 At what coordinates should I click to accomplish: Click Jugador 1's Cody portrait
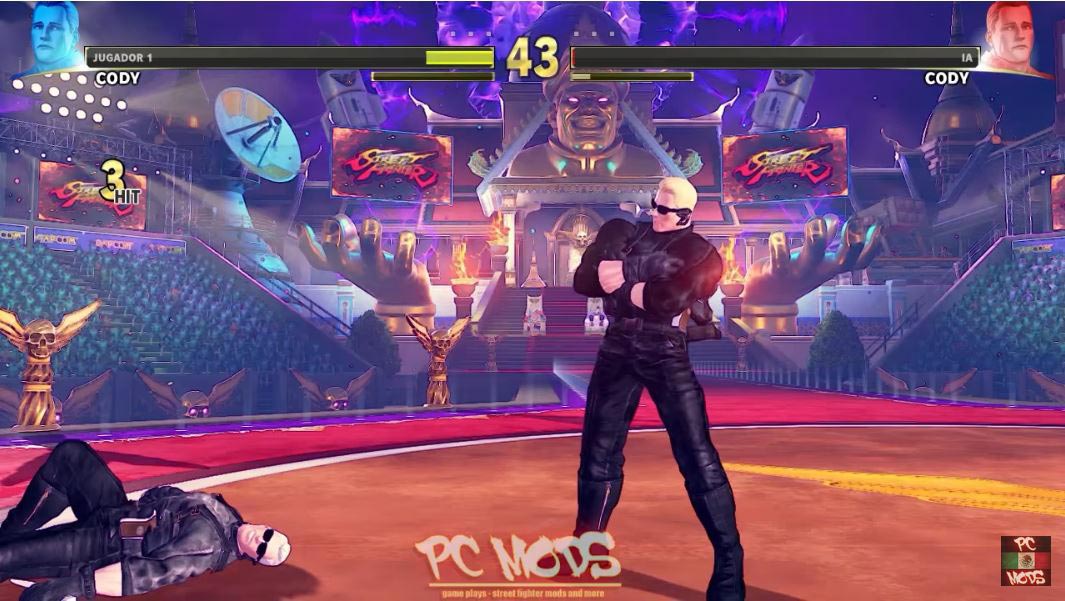coord(48,38)
